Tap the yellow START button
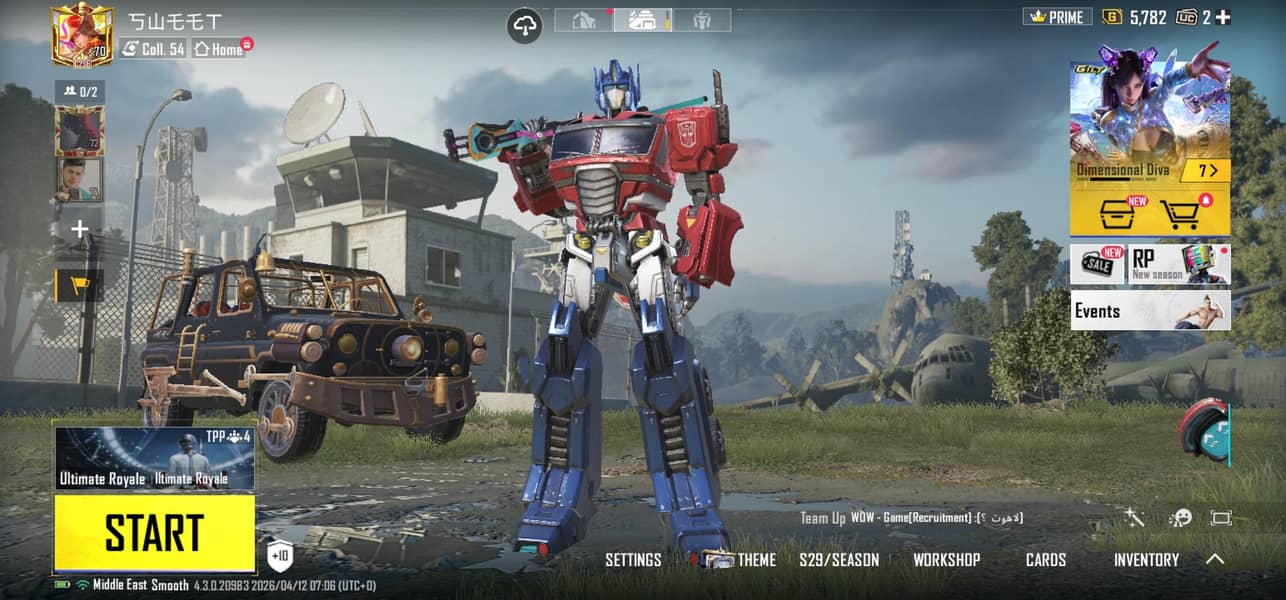 pyautogui.click(x=154, y=533)
